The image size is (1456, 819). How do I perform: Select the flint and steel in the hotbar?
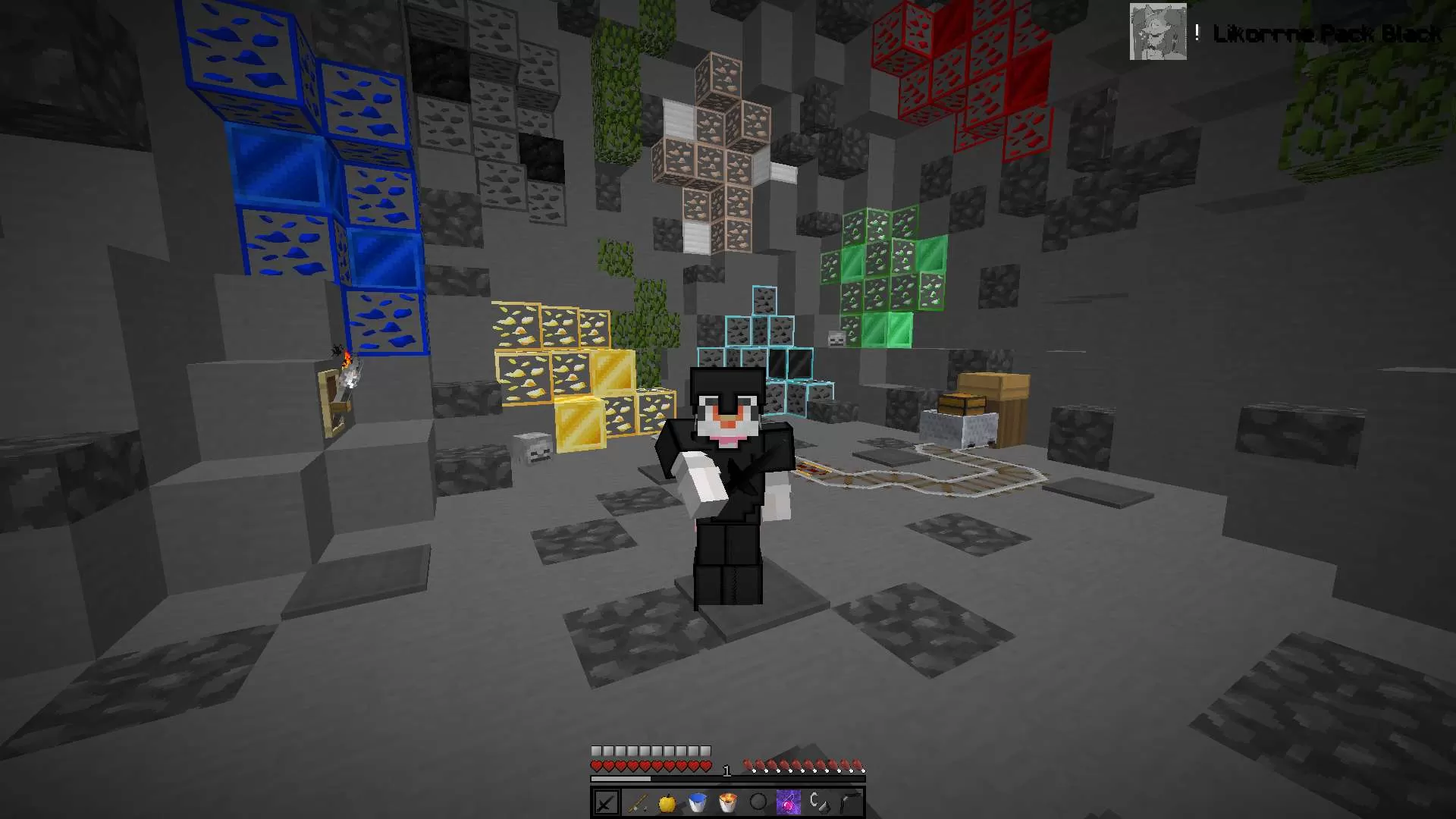[819, 802]
